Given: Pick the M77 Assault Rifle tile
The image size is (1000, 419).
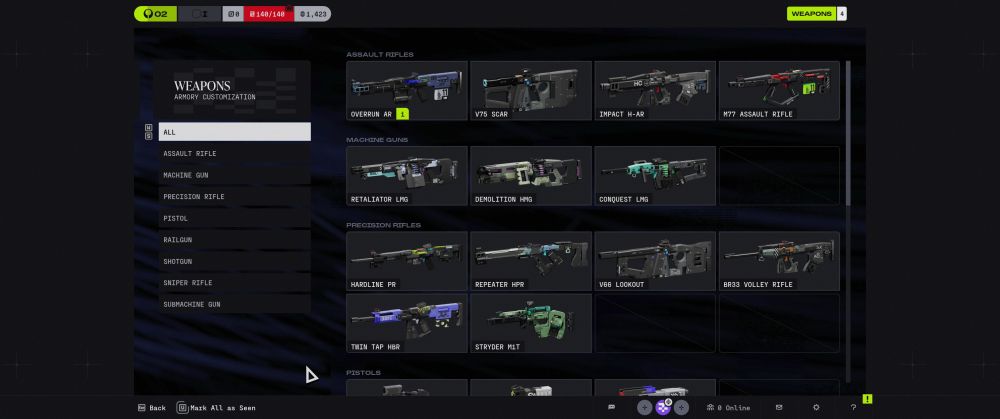Looking at the screenshot, I should pyautogui.click(x=779, y=91).
